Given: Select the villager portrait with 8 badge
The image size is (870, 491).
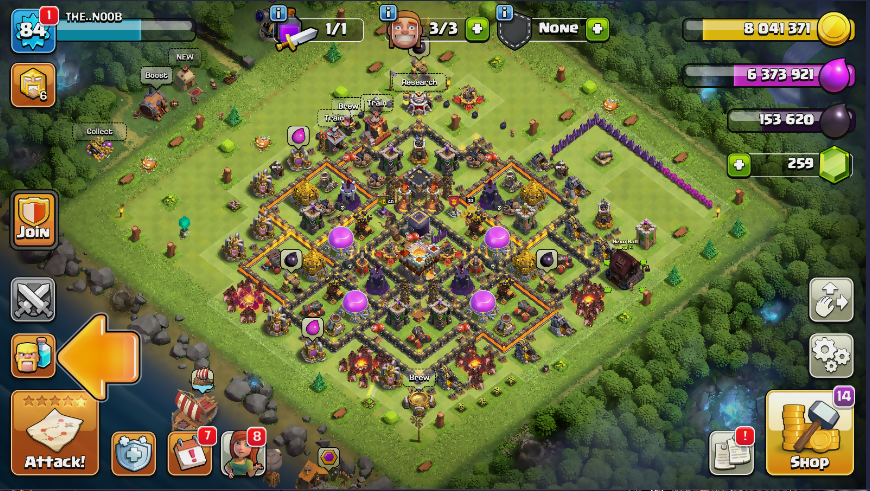Looking at the screenshot, I should (x=241, y=454).
